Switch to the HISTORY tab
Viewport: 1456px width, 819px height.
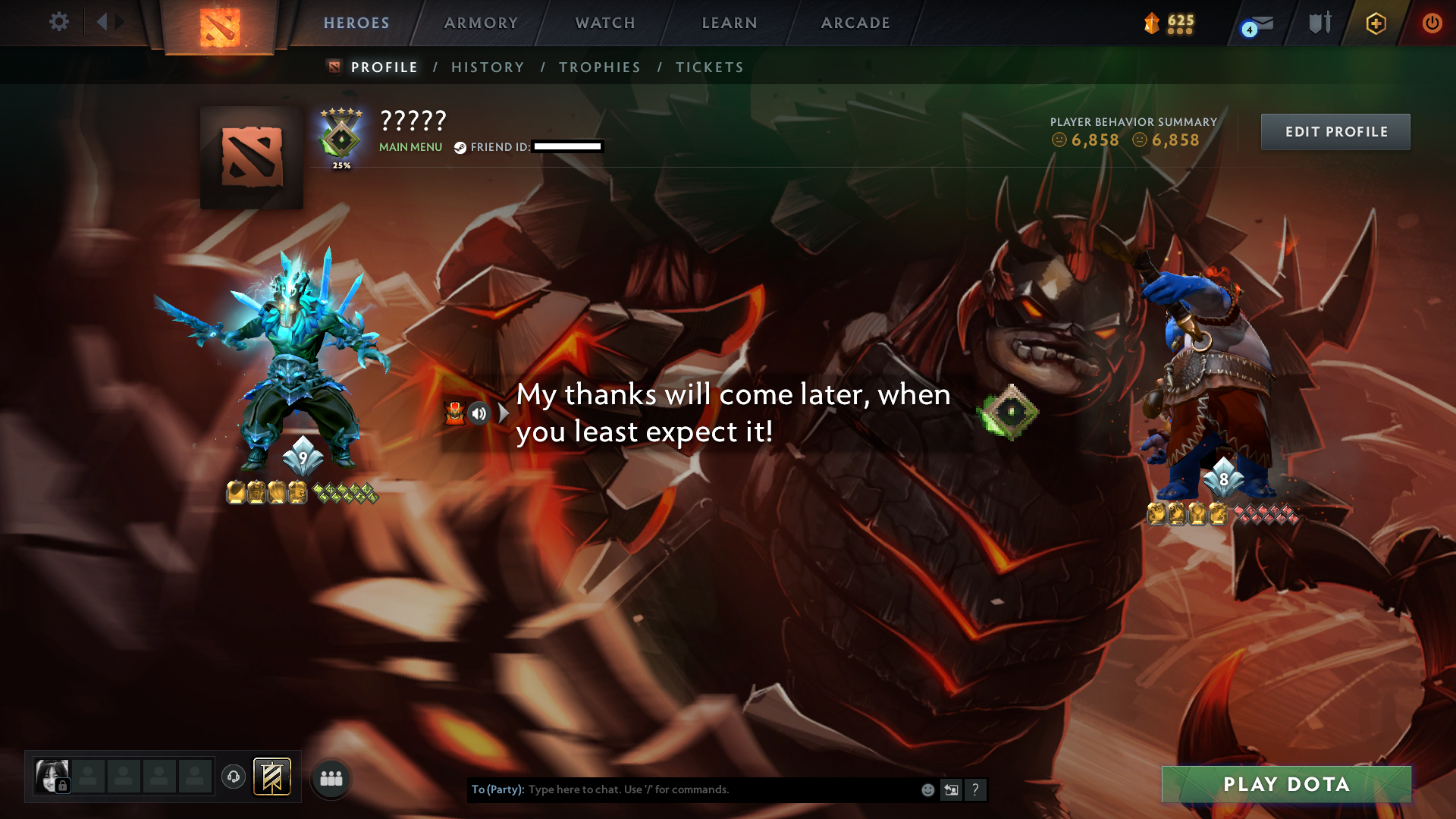[x=488, y=67]
